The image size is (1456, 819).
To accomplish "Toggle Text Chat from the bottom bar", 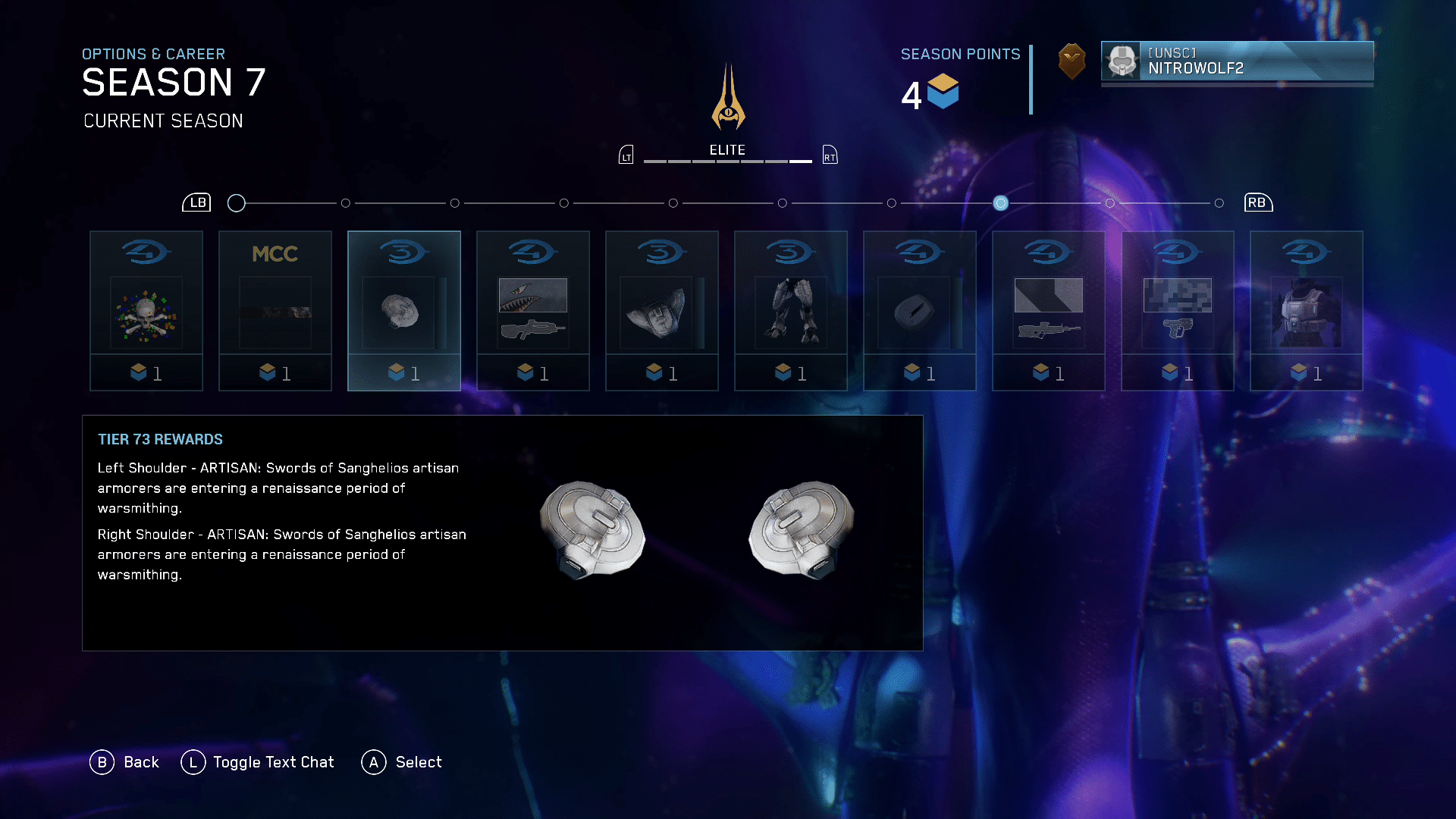I will [x=258, y=762].
